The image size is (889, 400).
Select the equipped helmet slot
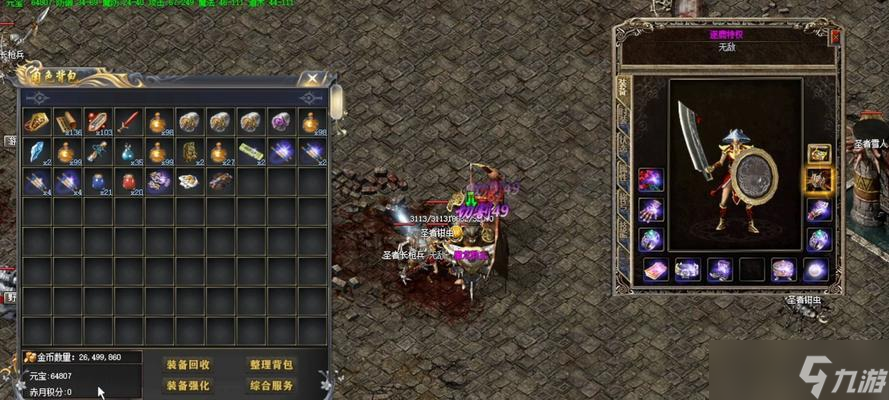point(819,153)
